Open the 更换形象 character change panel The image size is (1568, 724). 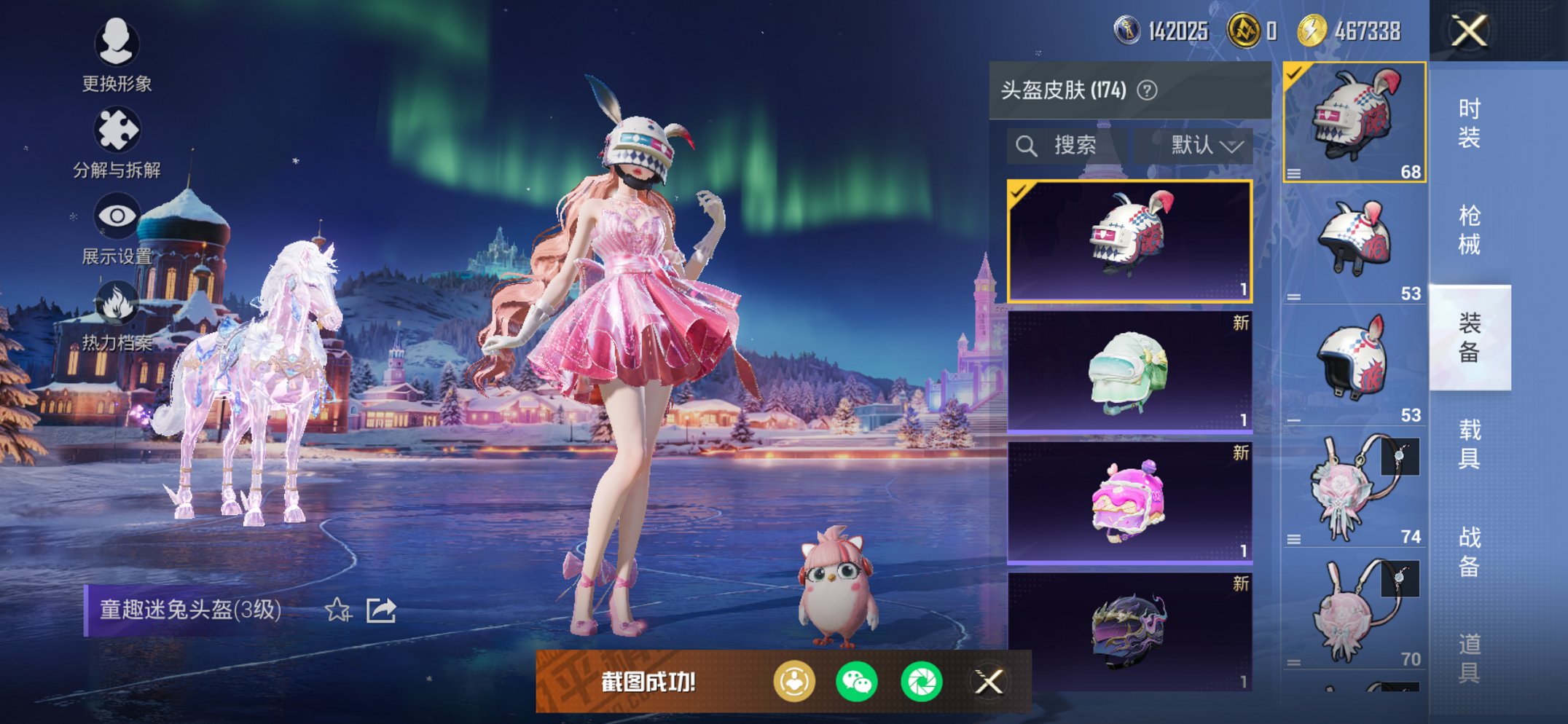click(117, 45)
